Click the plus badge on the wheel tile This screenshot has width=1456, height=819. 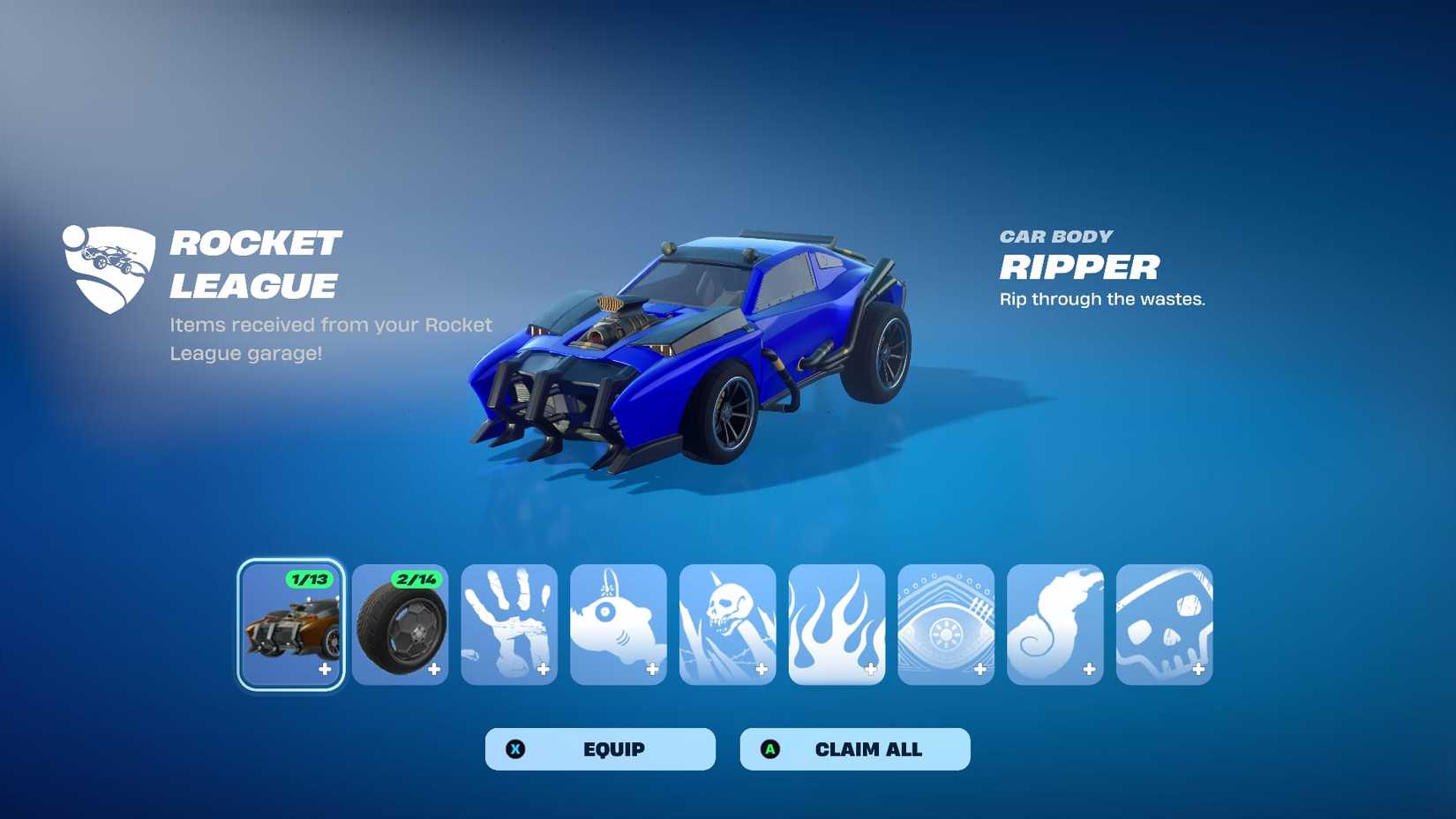click(x=433, y=669)
